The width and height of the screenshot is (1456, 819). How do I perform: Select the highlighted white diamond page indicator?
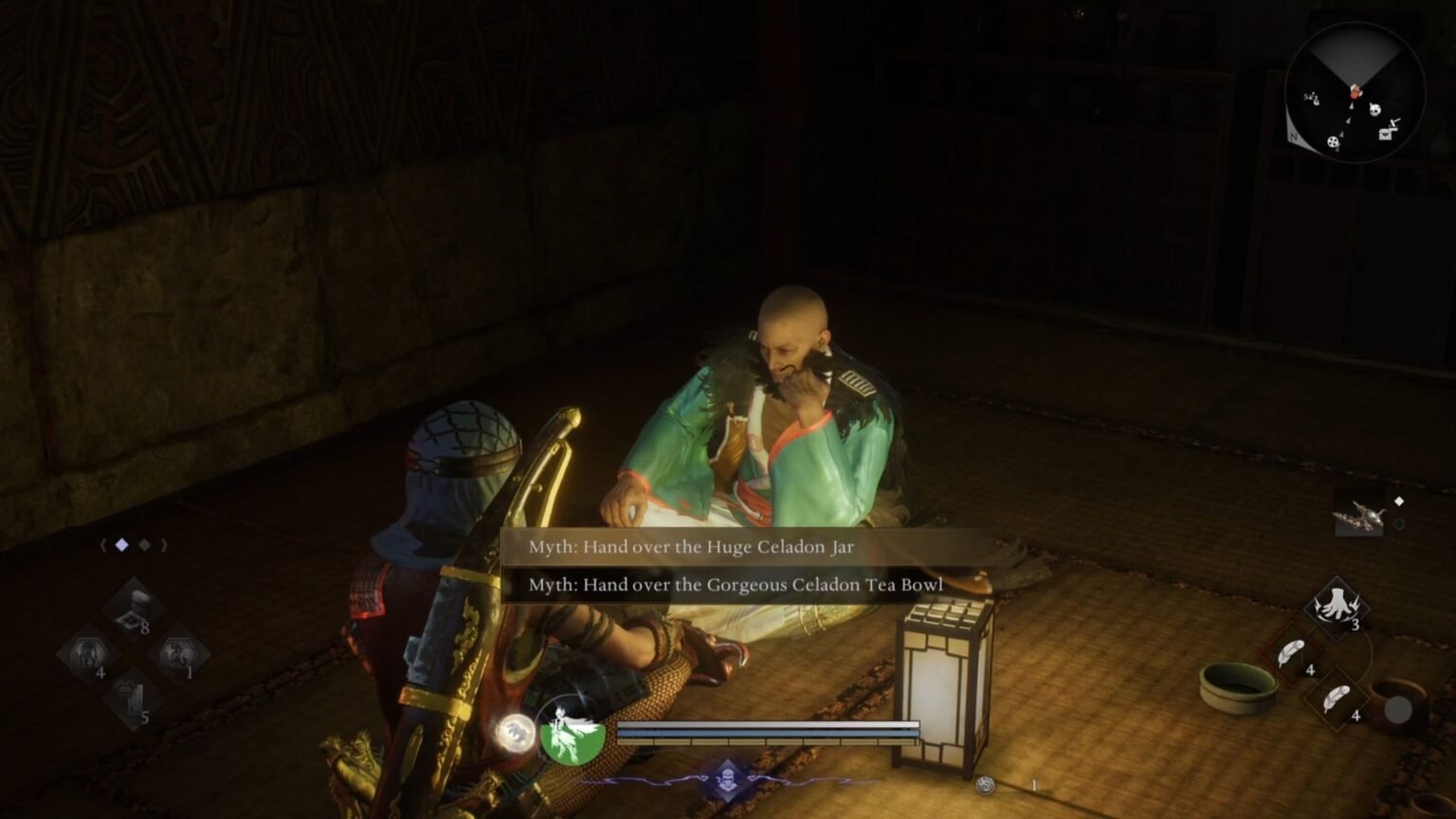coord(121,546)
